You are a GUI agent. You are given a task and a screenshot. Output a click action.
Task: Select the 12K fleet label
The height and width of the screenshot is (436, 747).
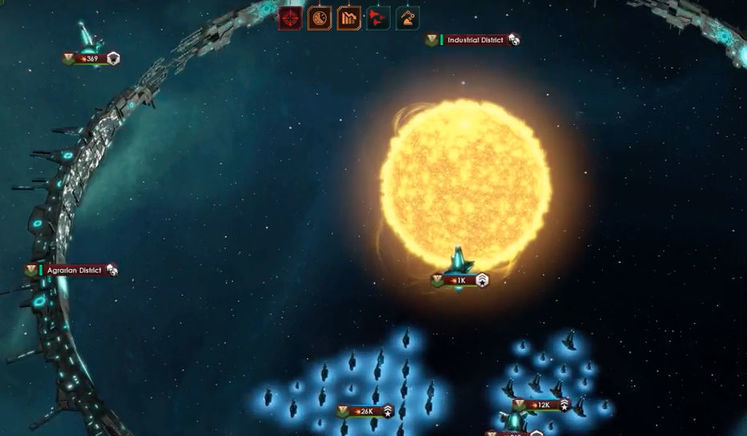point(541,405)
